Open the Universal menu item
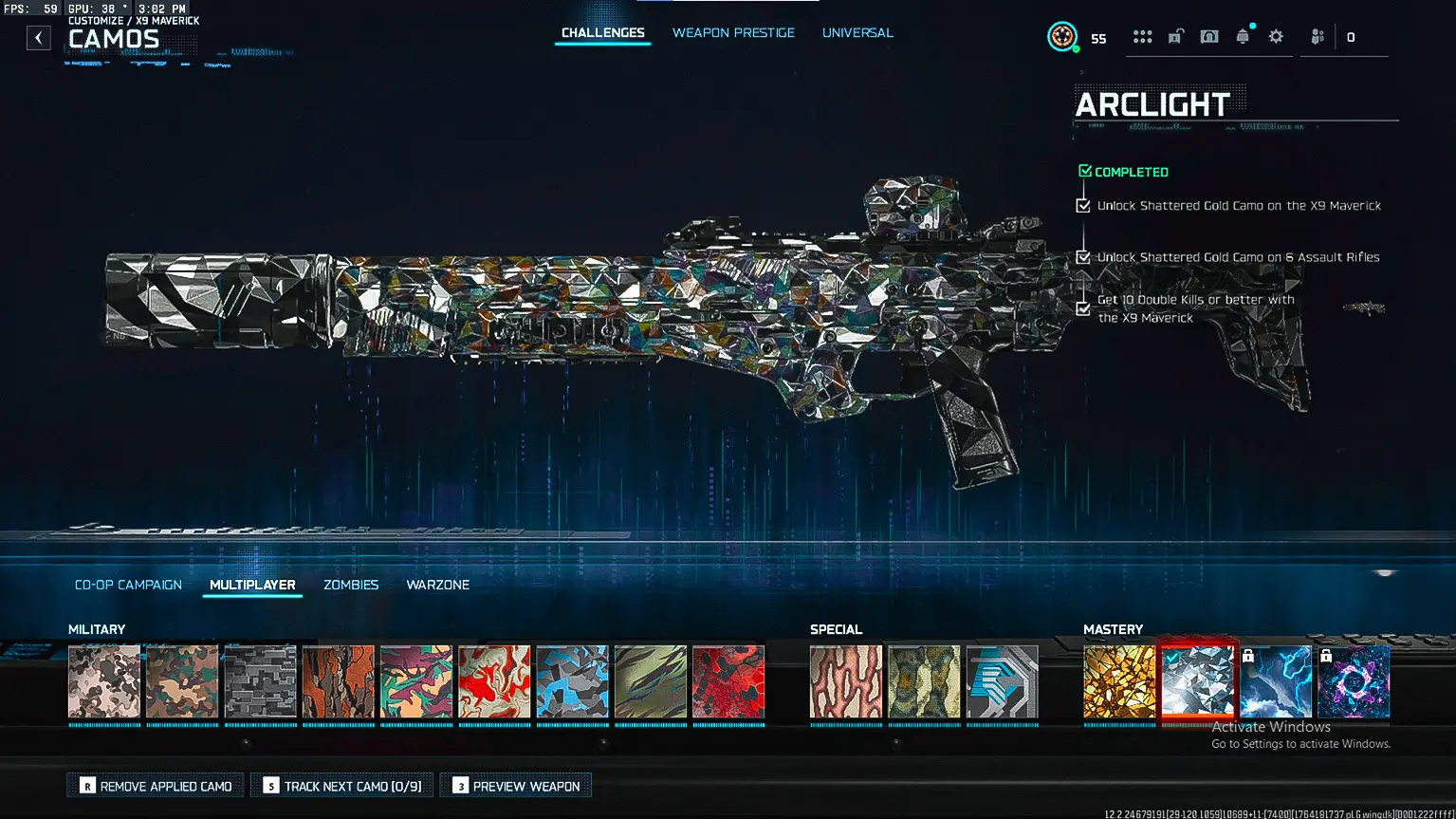 857,32
